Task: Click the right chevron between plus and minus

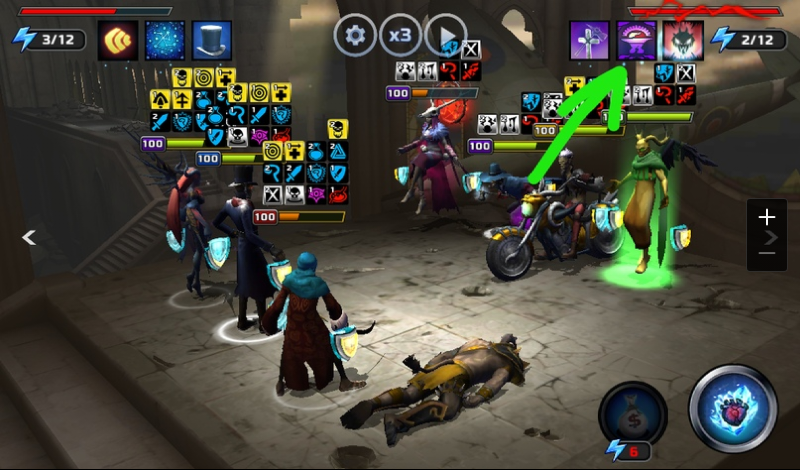Action: 770,237
